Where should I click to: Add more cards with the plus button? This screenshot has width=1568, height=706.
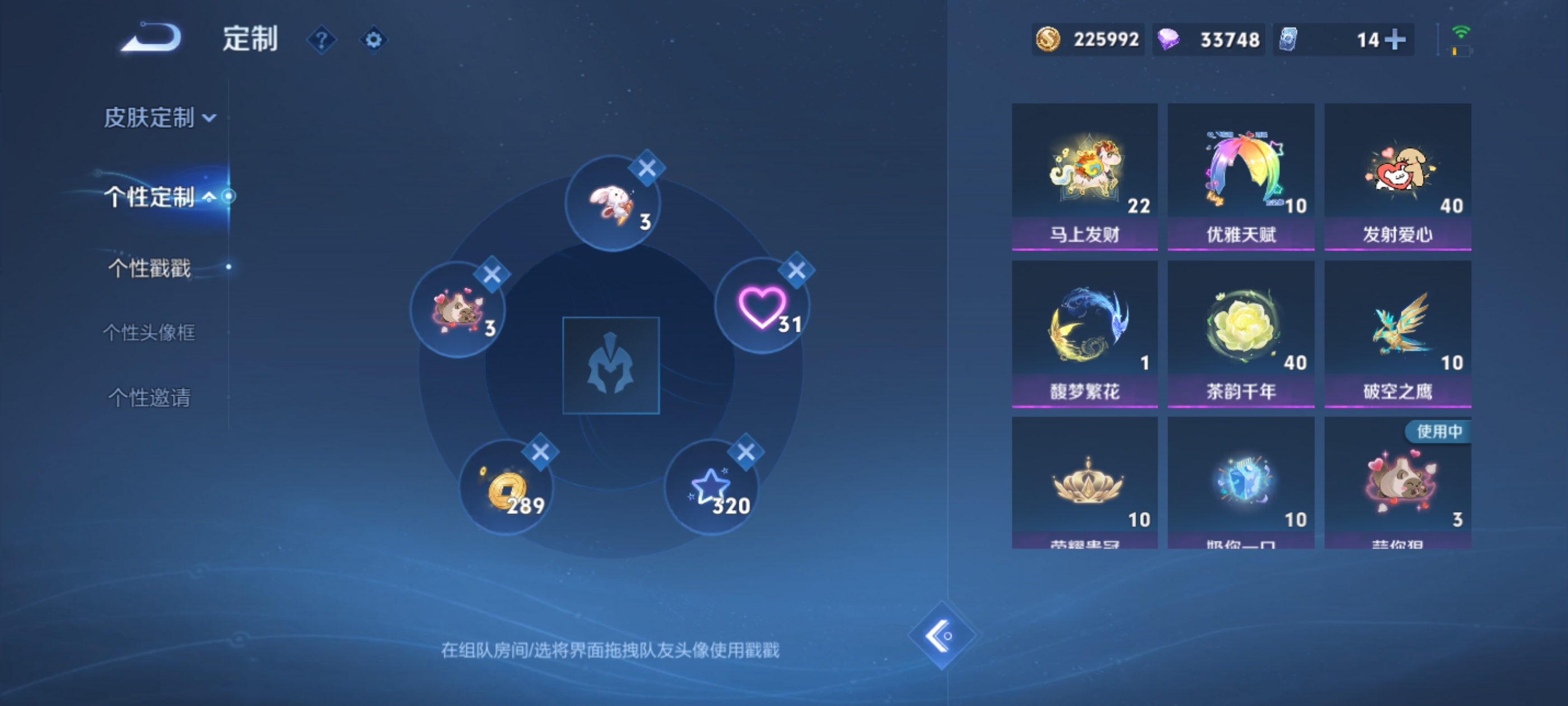1399,39
